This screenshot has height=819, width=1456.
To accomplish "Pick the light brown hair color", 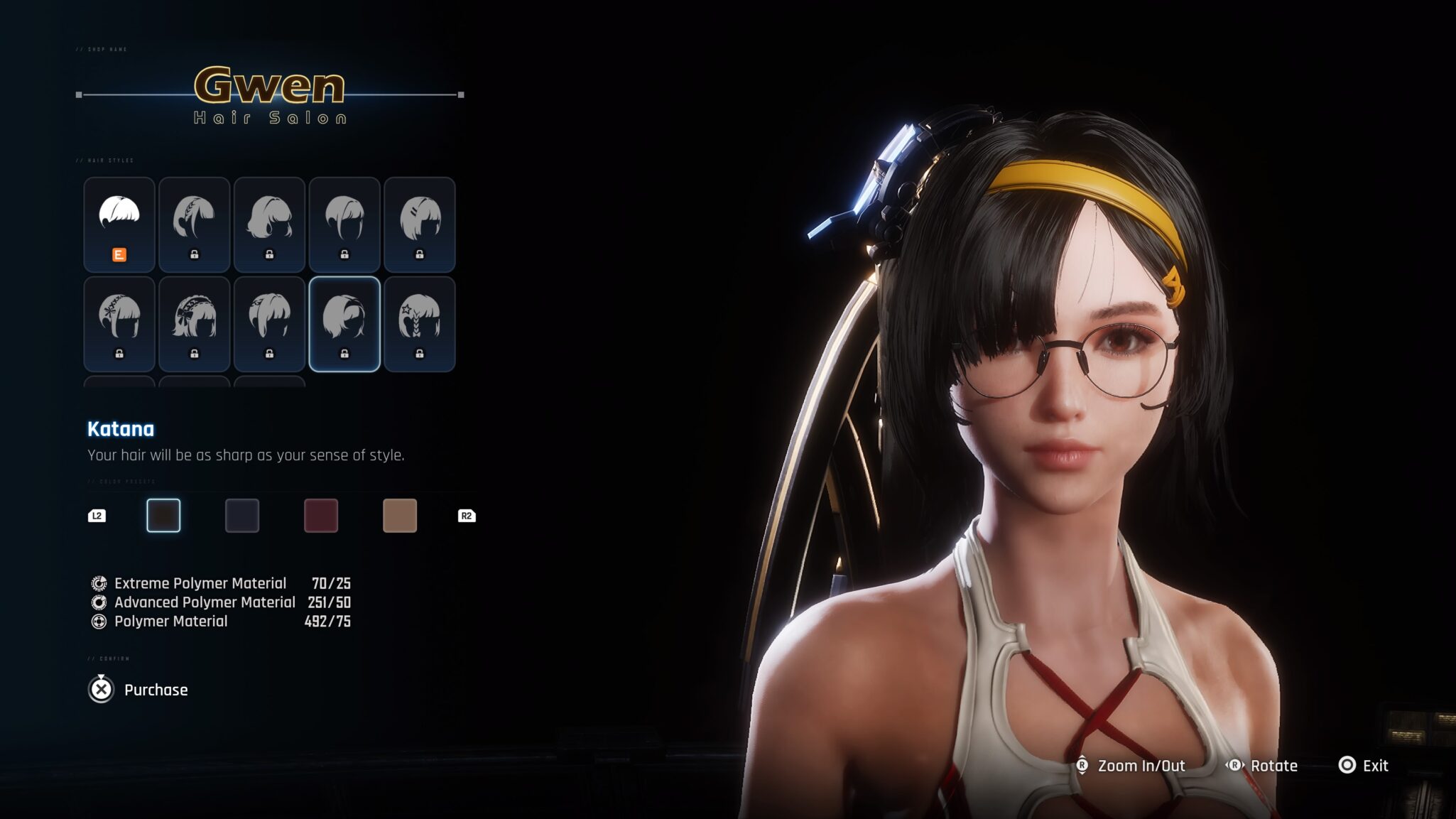I will pos(400,516).
